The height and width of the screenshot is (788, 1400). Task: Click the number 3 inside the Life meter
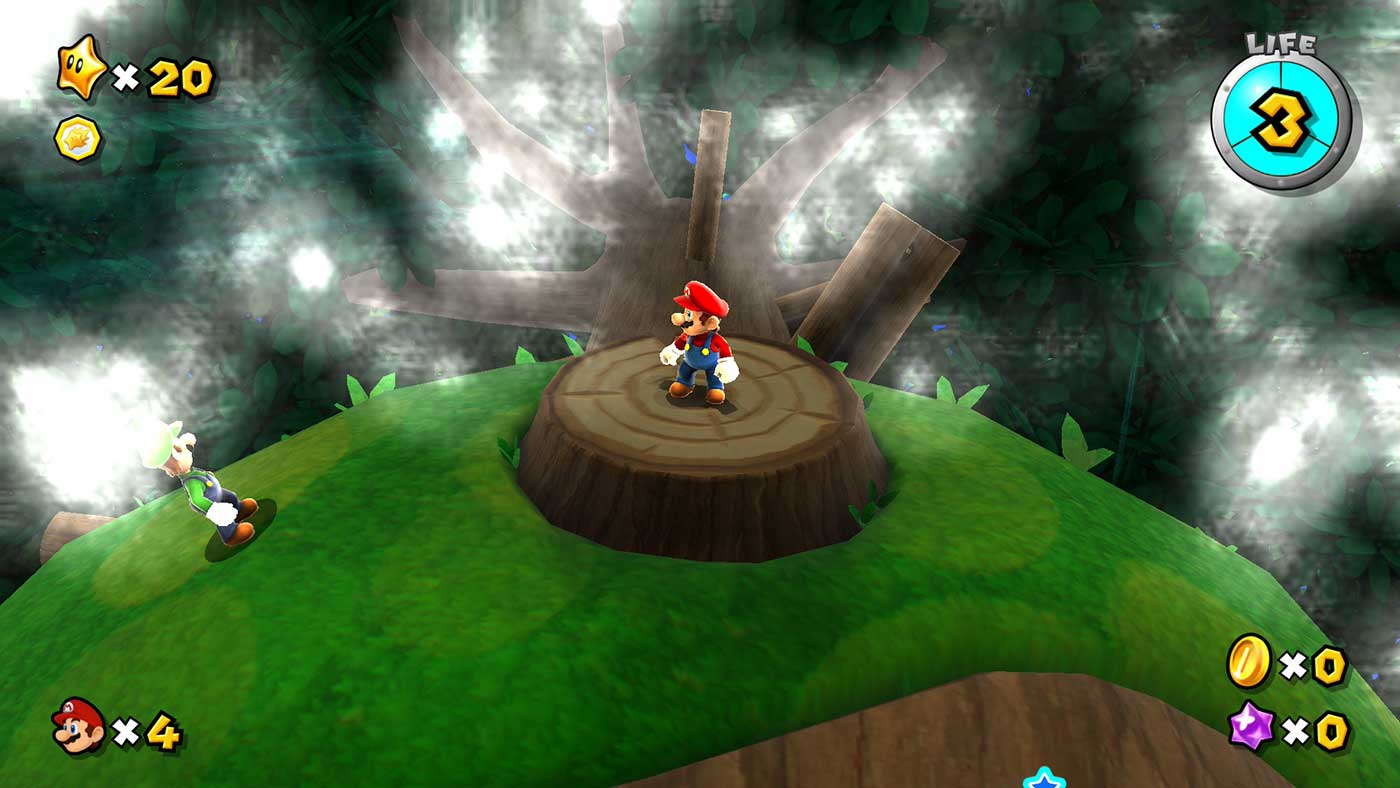[x=1281, y=118]
